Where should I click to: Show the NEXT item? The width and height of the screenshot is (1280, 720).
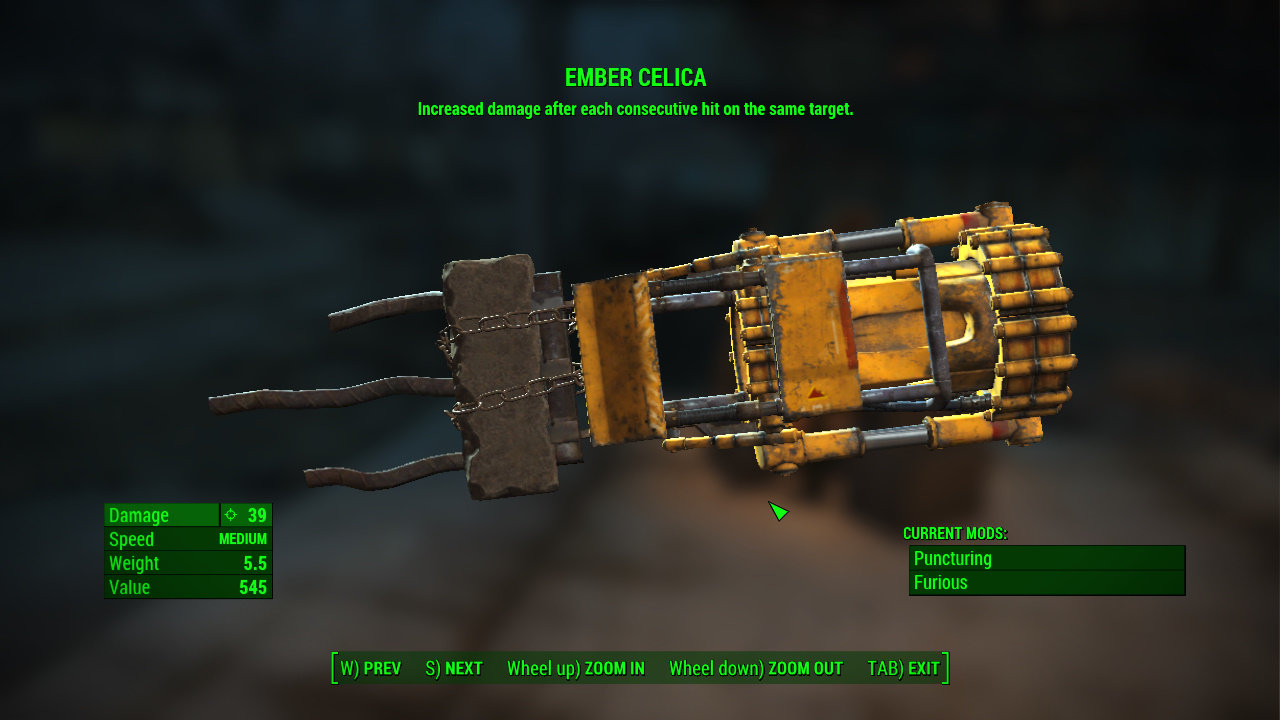pyautogui.click(x=454, y=668)
